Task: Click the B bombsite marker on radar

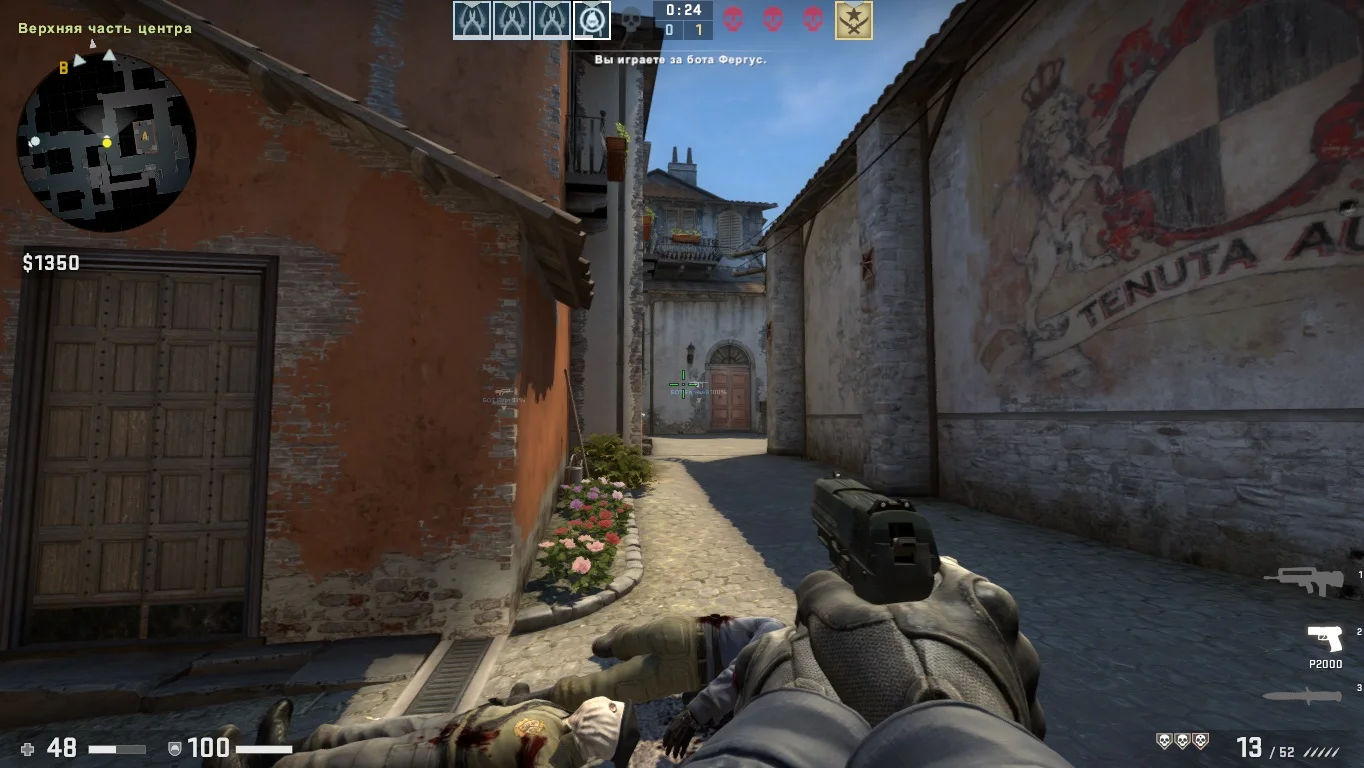Action: coord(64,68)
